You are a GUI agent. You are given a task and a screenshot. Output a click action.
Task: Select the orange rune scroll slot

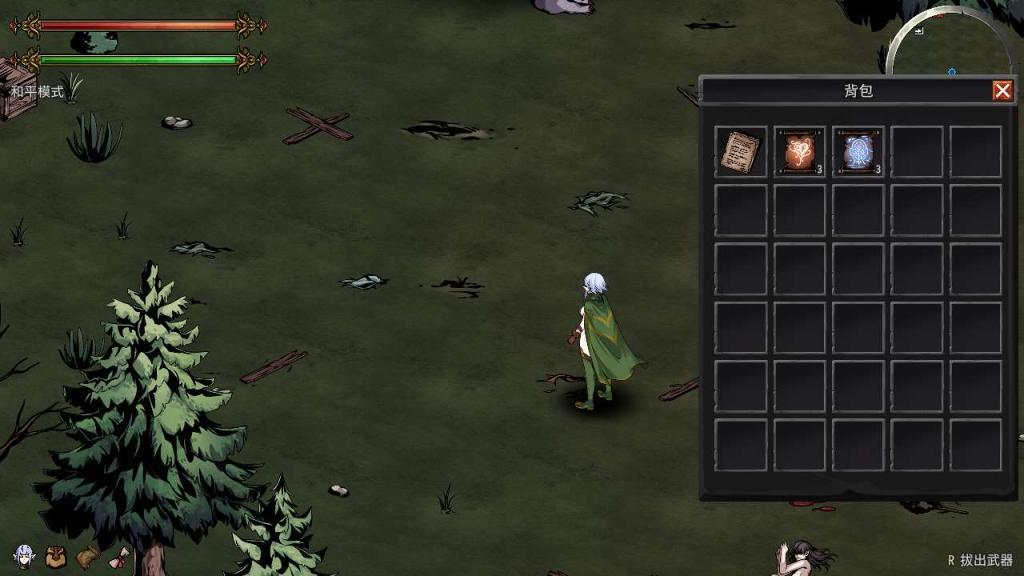(x=799, y=152)
